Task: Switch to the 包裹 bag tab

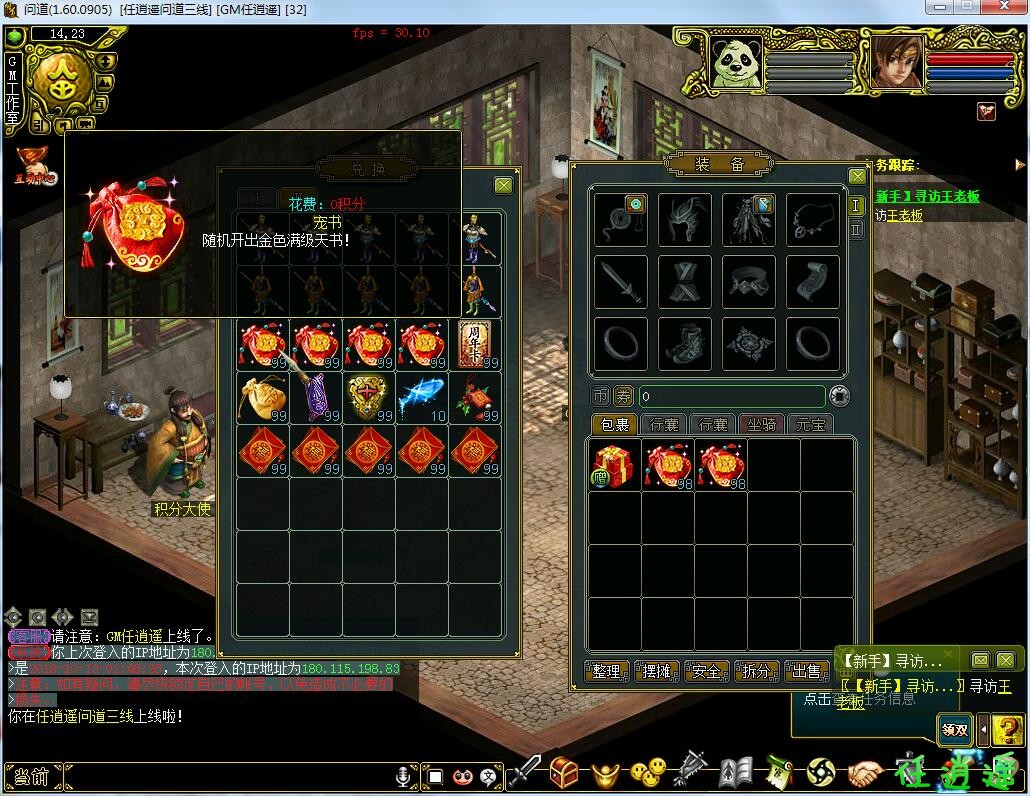Action: coord(614,425)
